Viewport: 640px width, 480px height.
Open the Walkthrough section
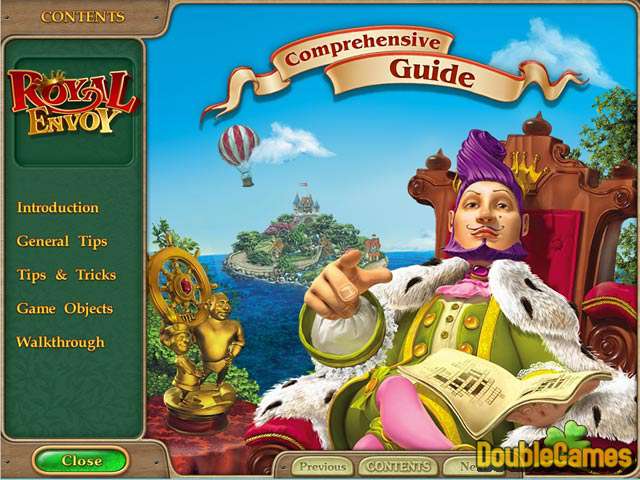point(60,342)
